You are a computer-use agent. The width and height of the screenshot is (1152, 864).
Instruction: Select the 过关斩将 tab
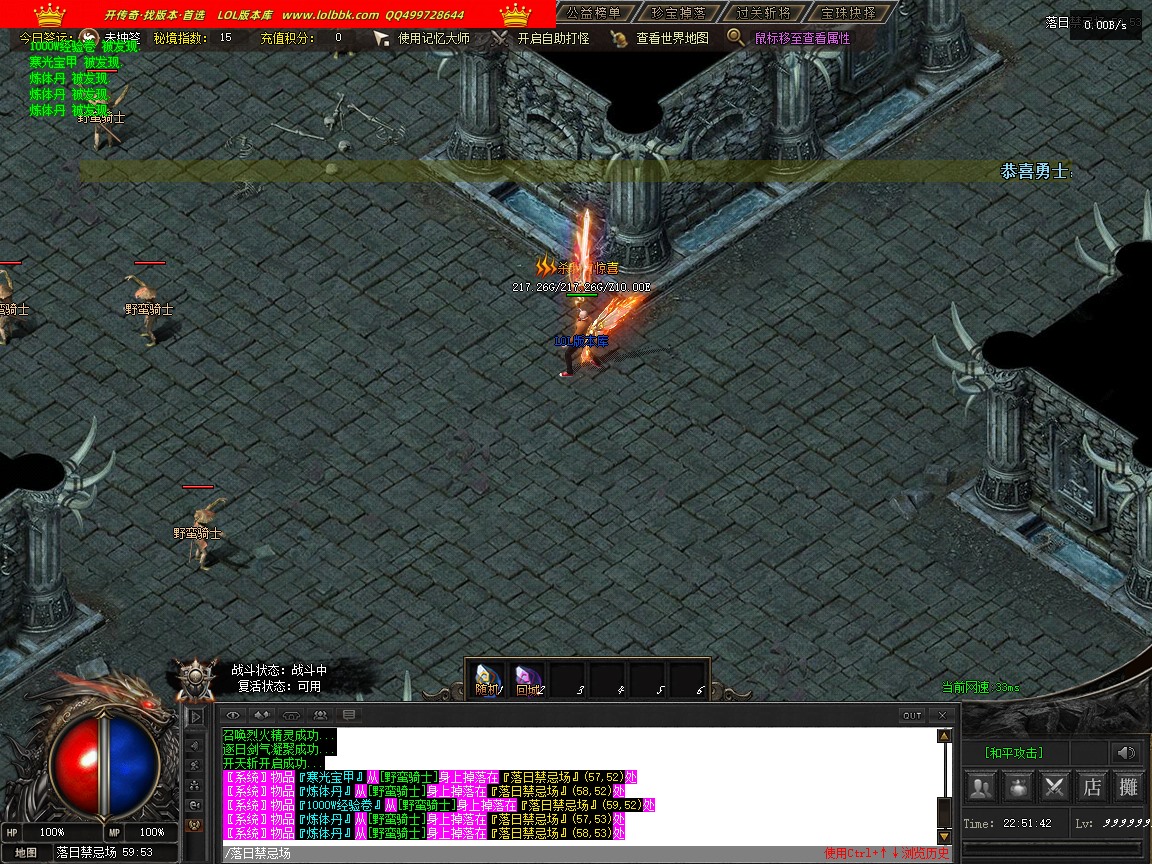point(763,13)
